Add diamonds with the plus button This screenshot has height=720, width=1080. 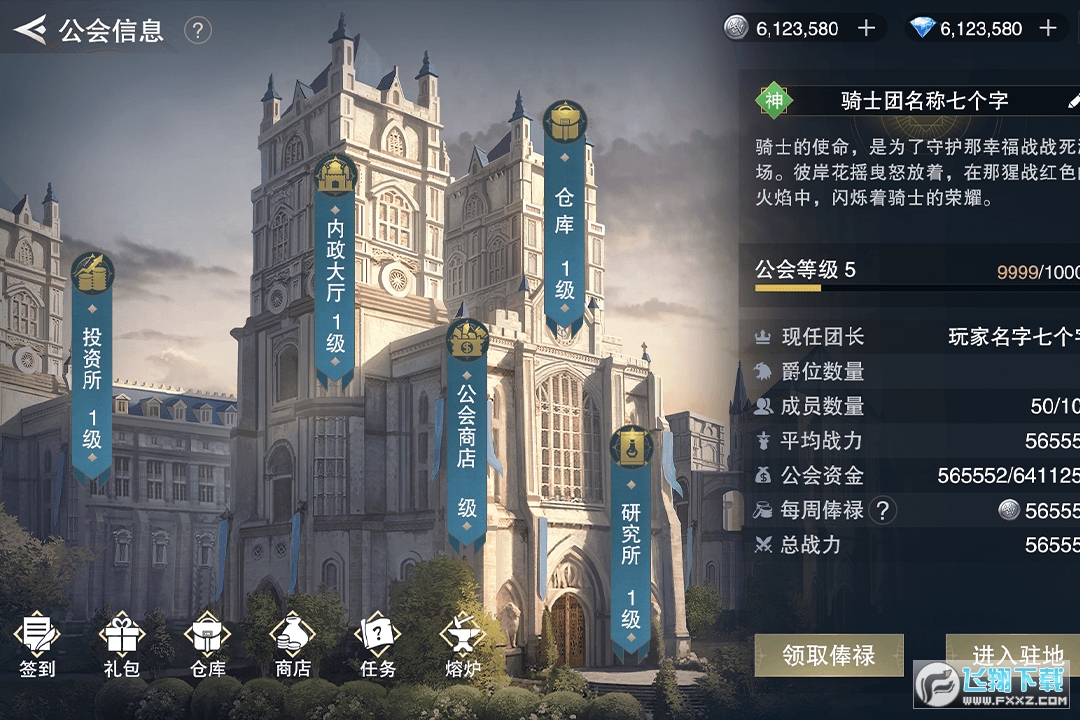(x=1048, y=28)
